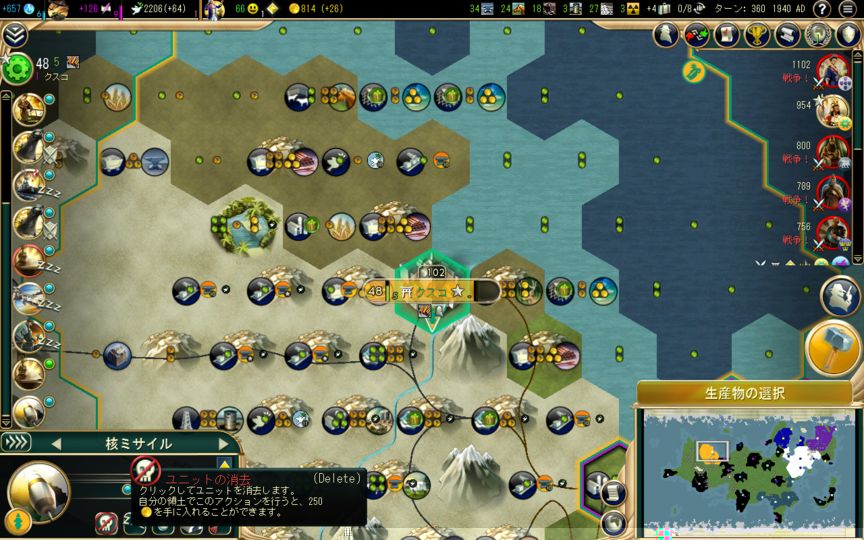
Task: Select the top enemy leader portrait scoring 1102
Action: tap(831, 71)
